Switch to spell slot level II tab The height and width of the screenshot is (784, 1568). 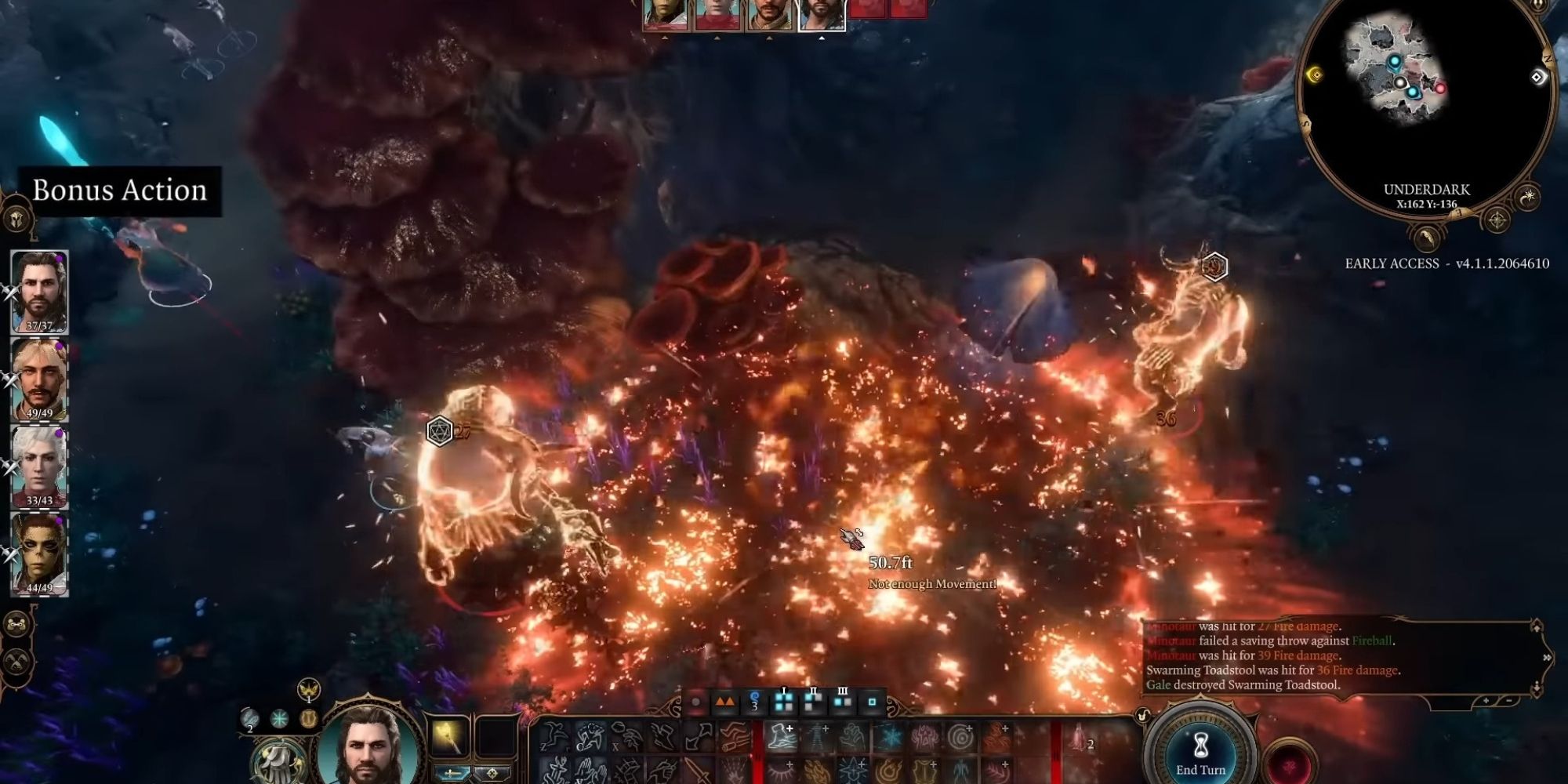pos(813,702)
